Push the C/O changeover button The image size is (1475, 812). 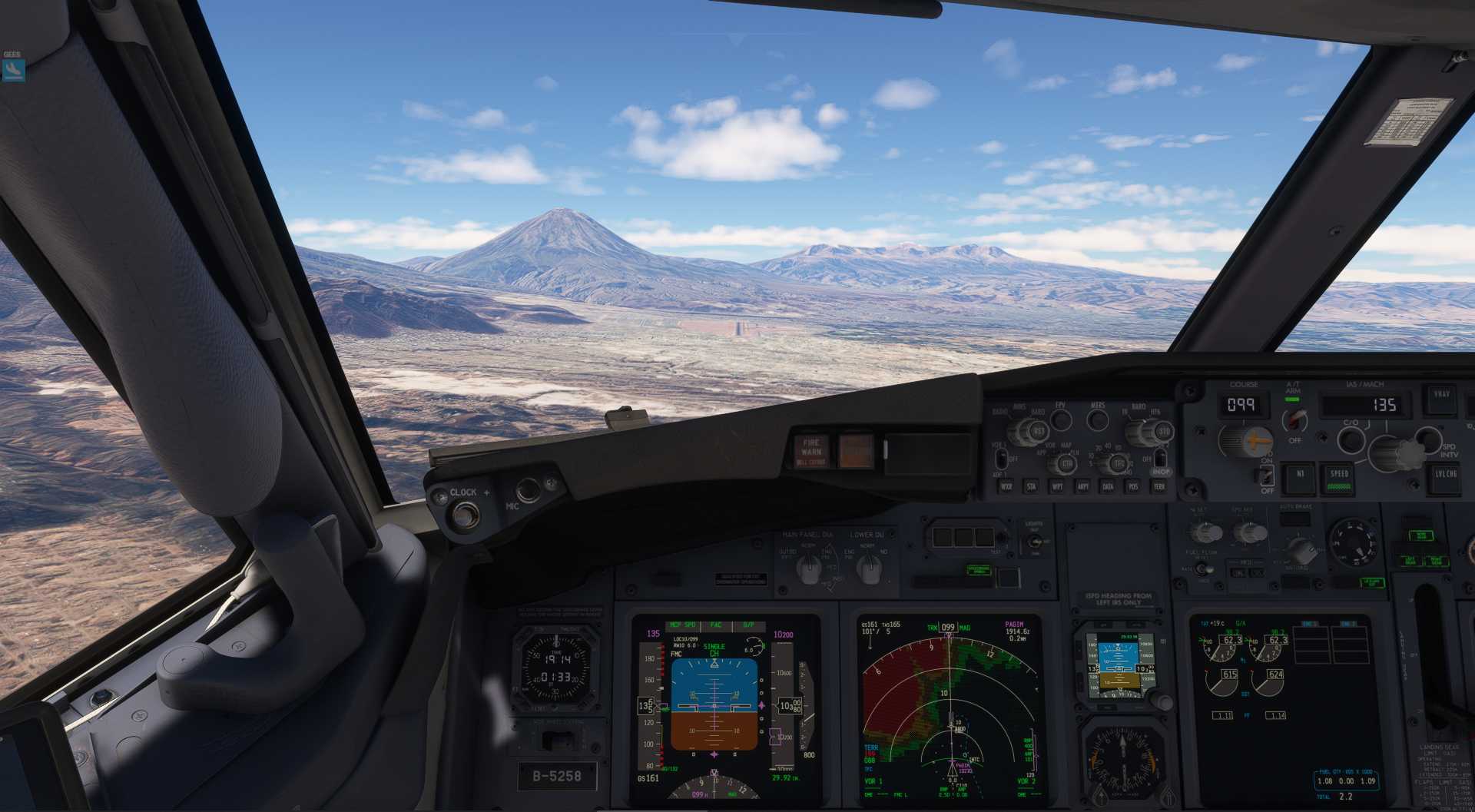[x=1350, y=439]
